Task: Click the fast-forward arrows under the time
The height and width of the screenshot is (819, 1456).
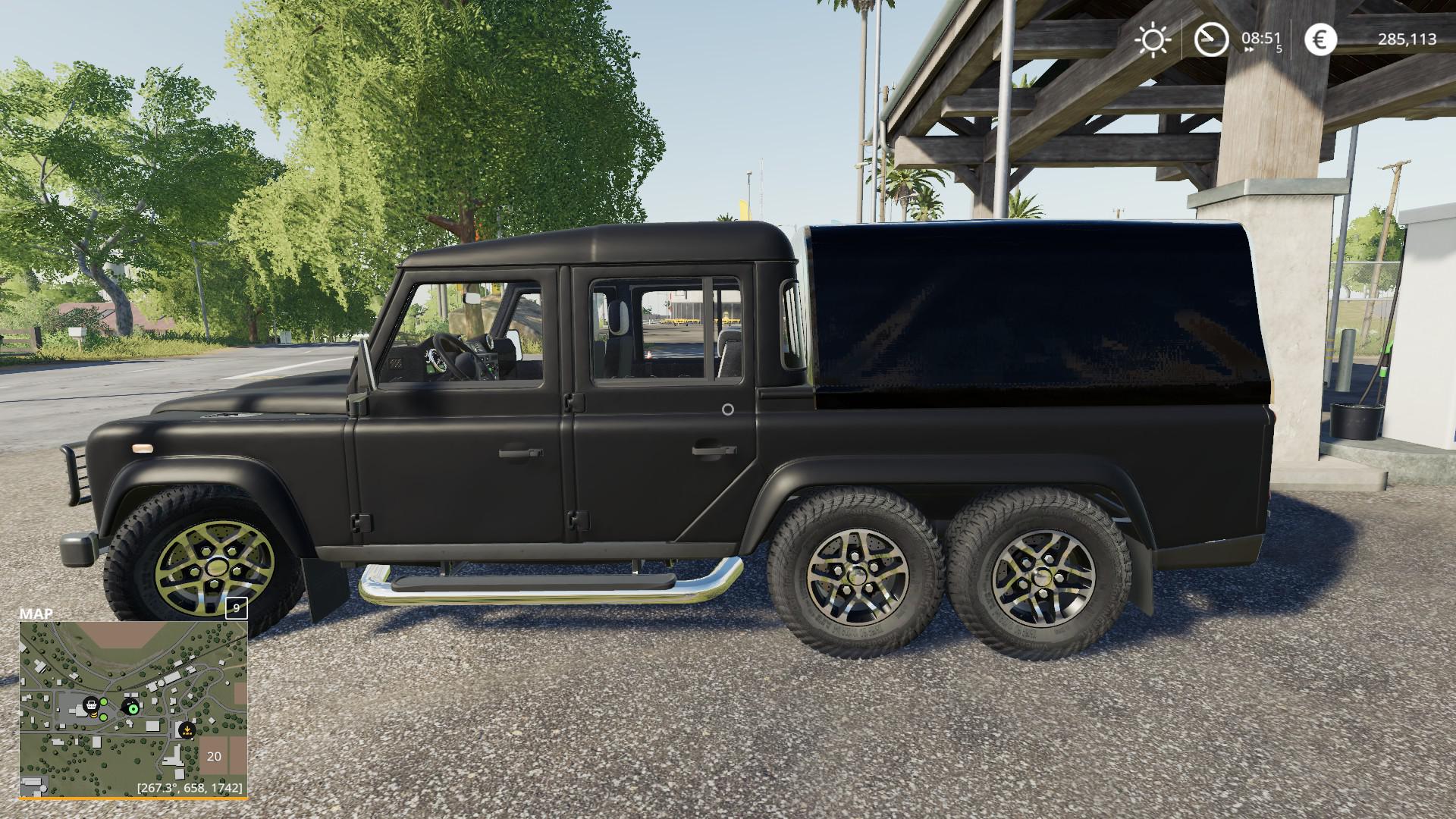Action: (1248, 49)
